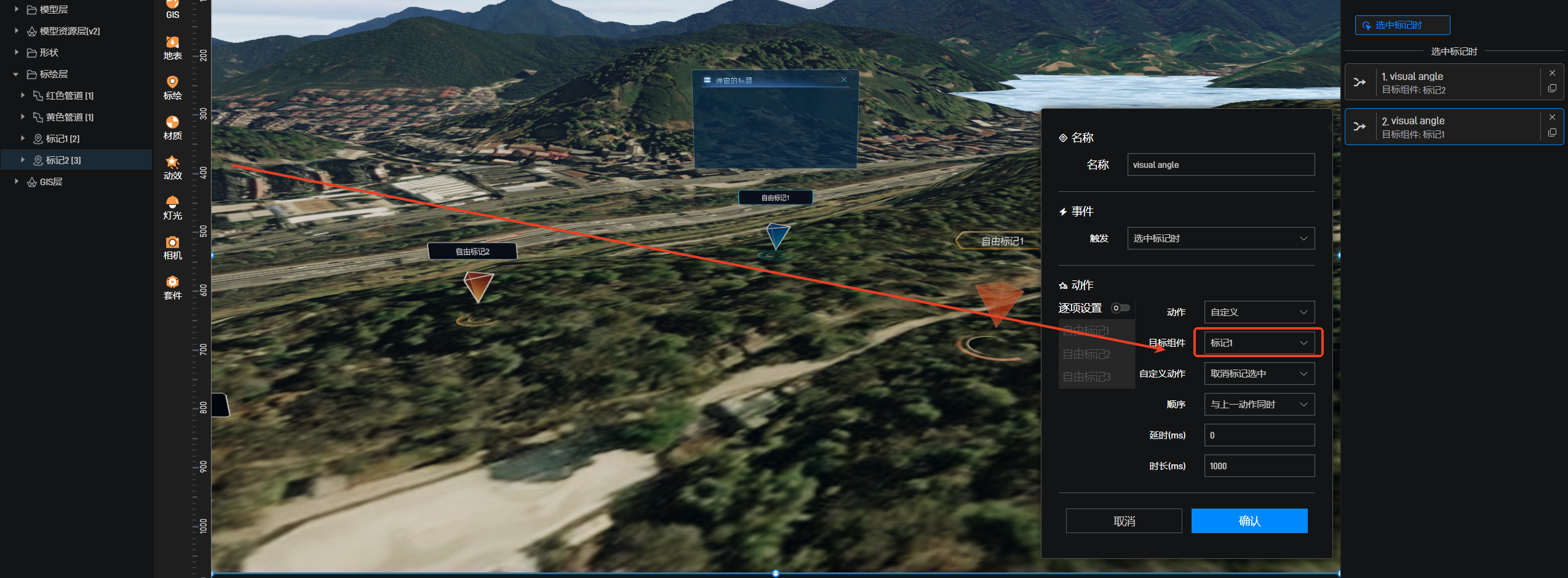Screen dimensions: 1568x578
Task: Open the 相机 camera tool
Action: (x=172, y=248)
